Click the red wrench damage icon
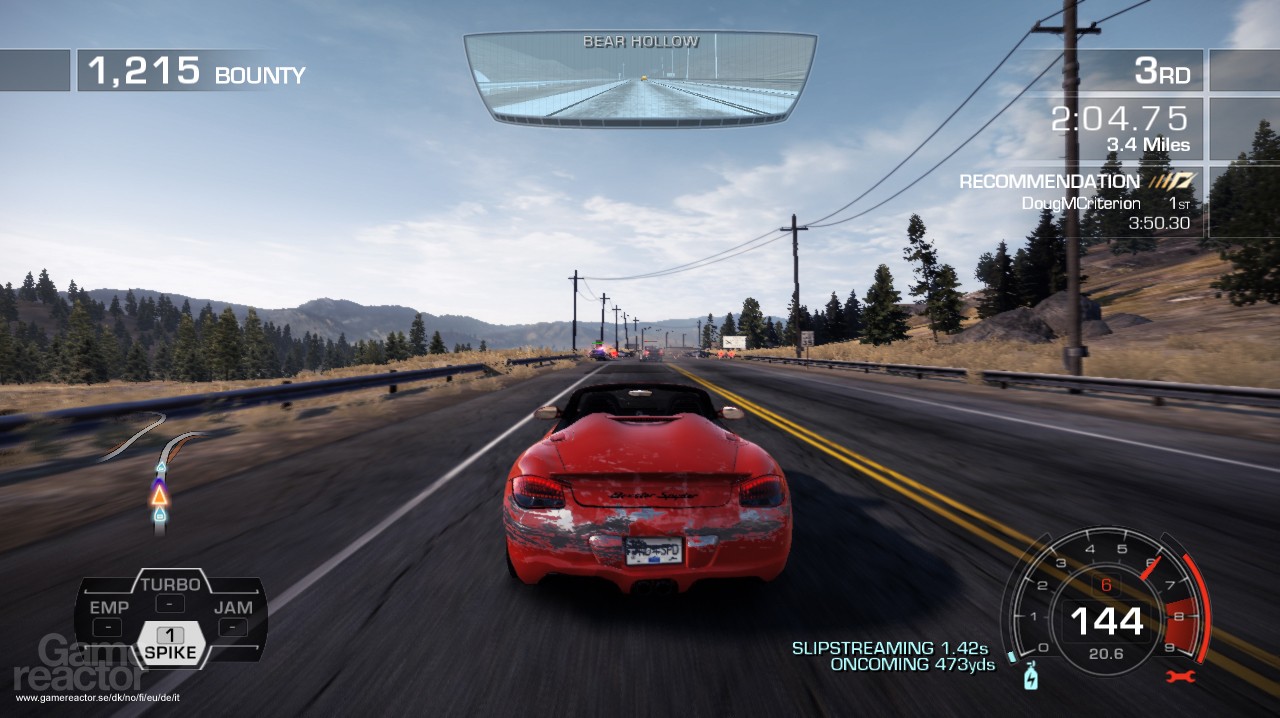This screenshot has height=718, width=1280. 1179,677
